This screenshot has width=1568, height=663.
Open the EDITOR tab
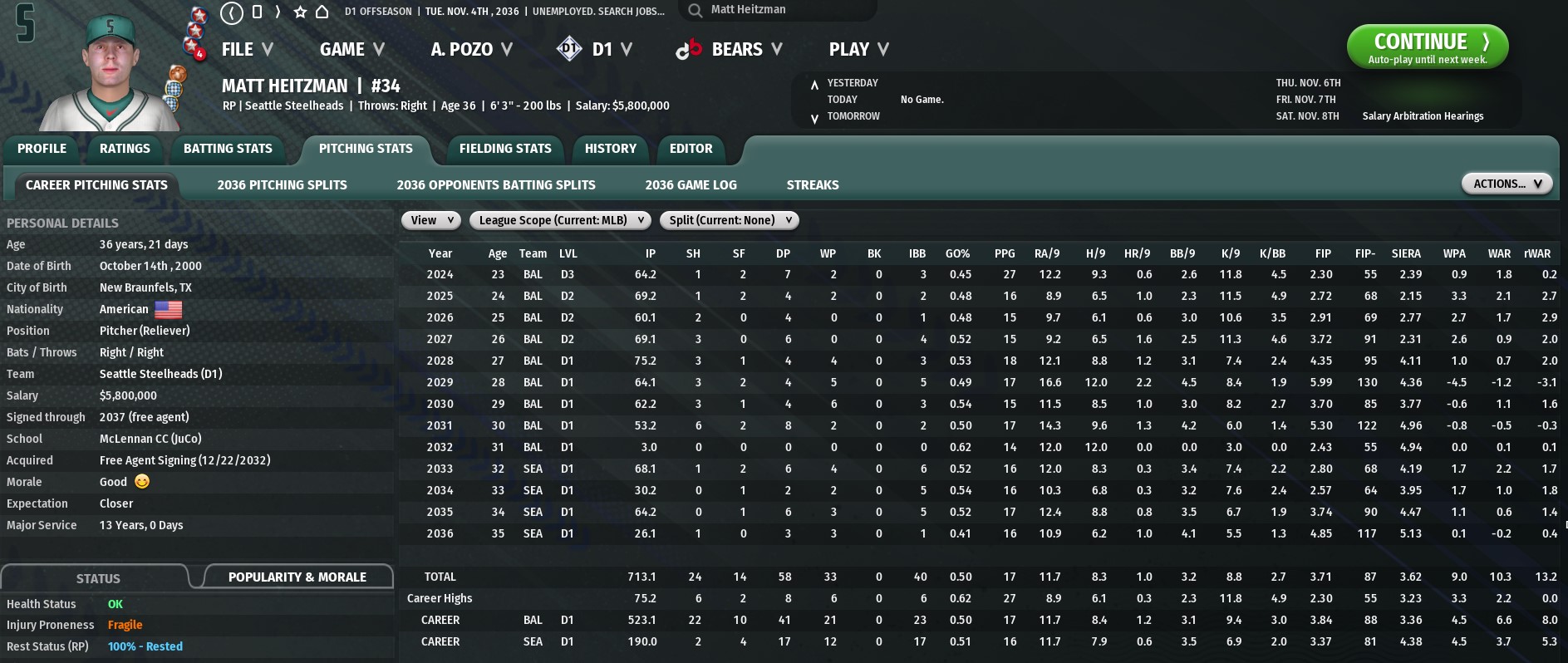[691, 149]
